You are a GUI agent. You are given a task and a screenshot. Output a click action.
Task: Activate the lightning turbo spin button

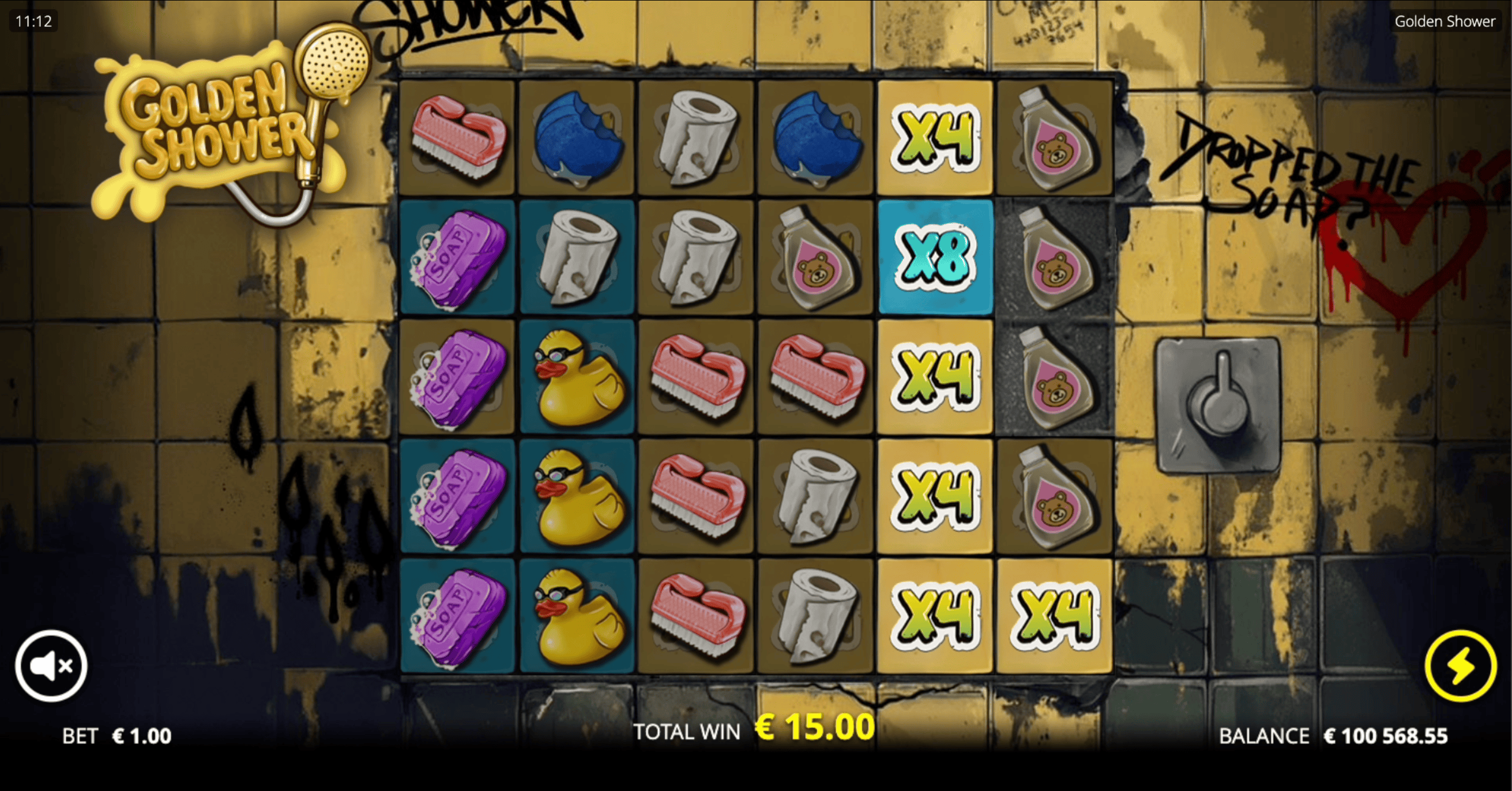click(x=1461, y=665)
